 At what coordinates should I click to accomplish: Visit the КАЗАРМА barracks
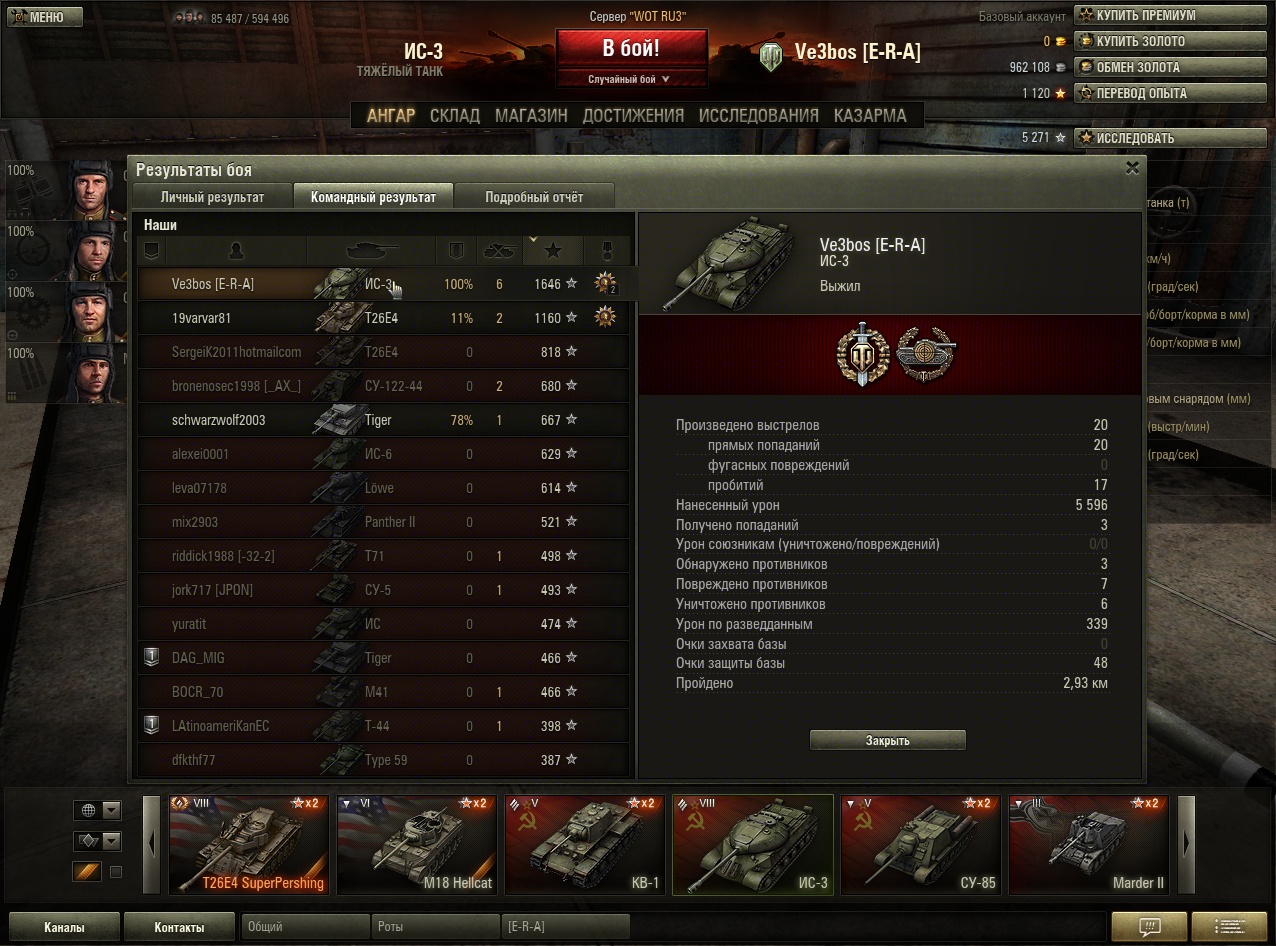pyautogui.click(x=870, y=116)
